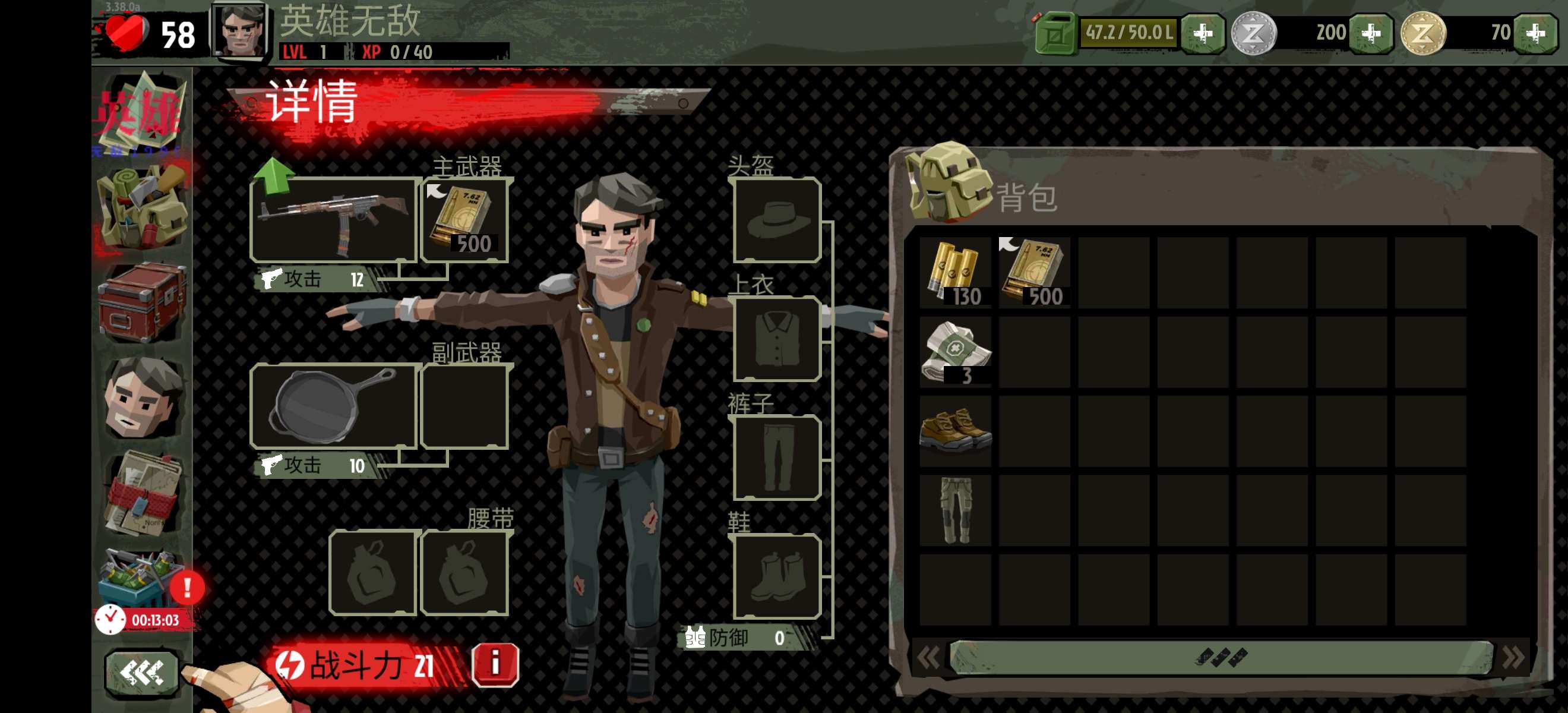
Task: Click the 7.62 ammo slot beside the rifle
Action: 465,220
